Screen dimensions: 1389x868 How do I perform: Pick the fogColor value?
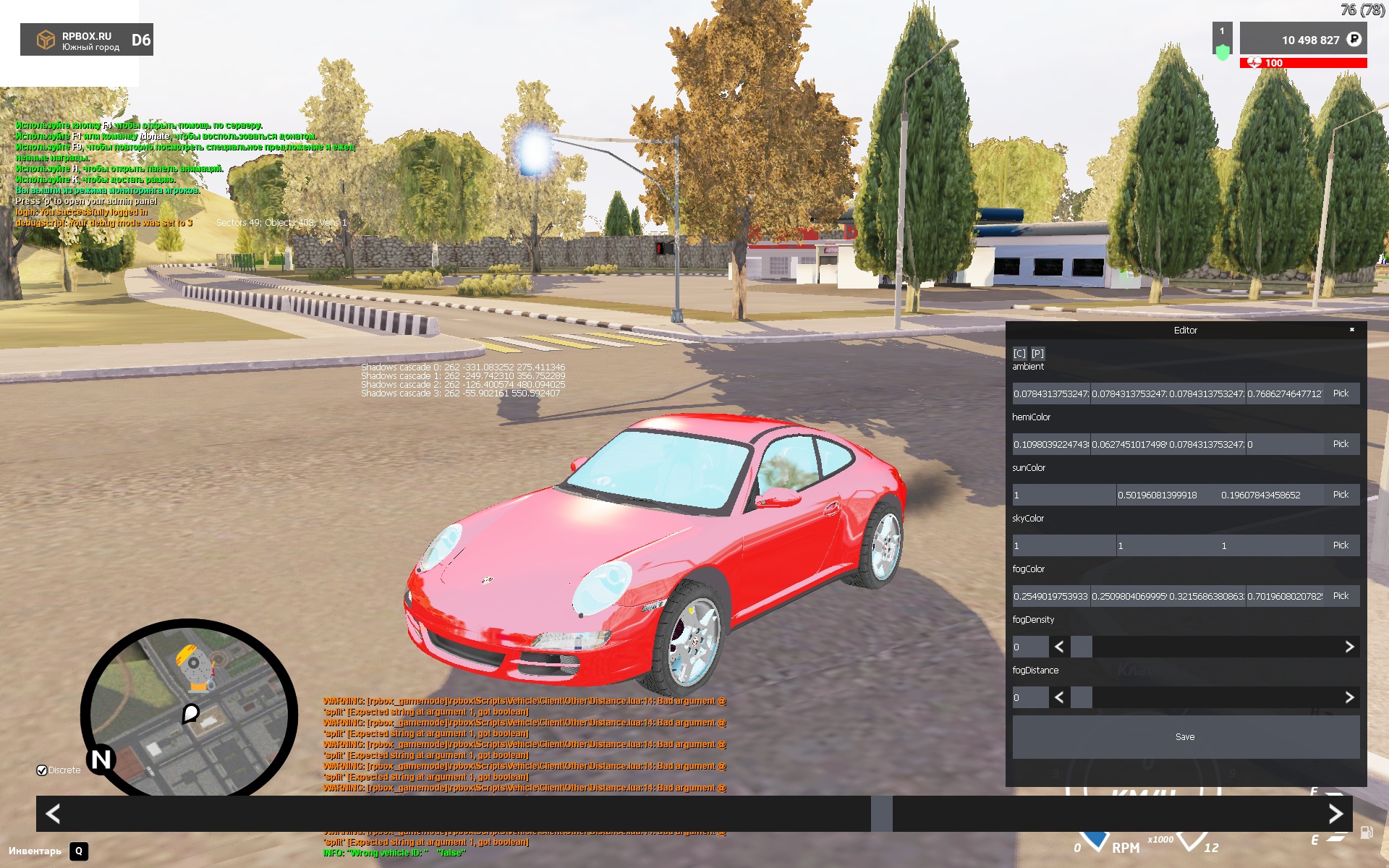[1341, 596]
